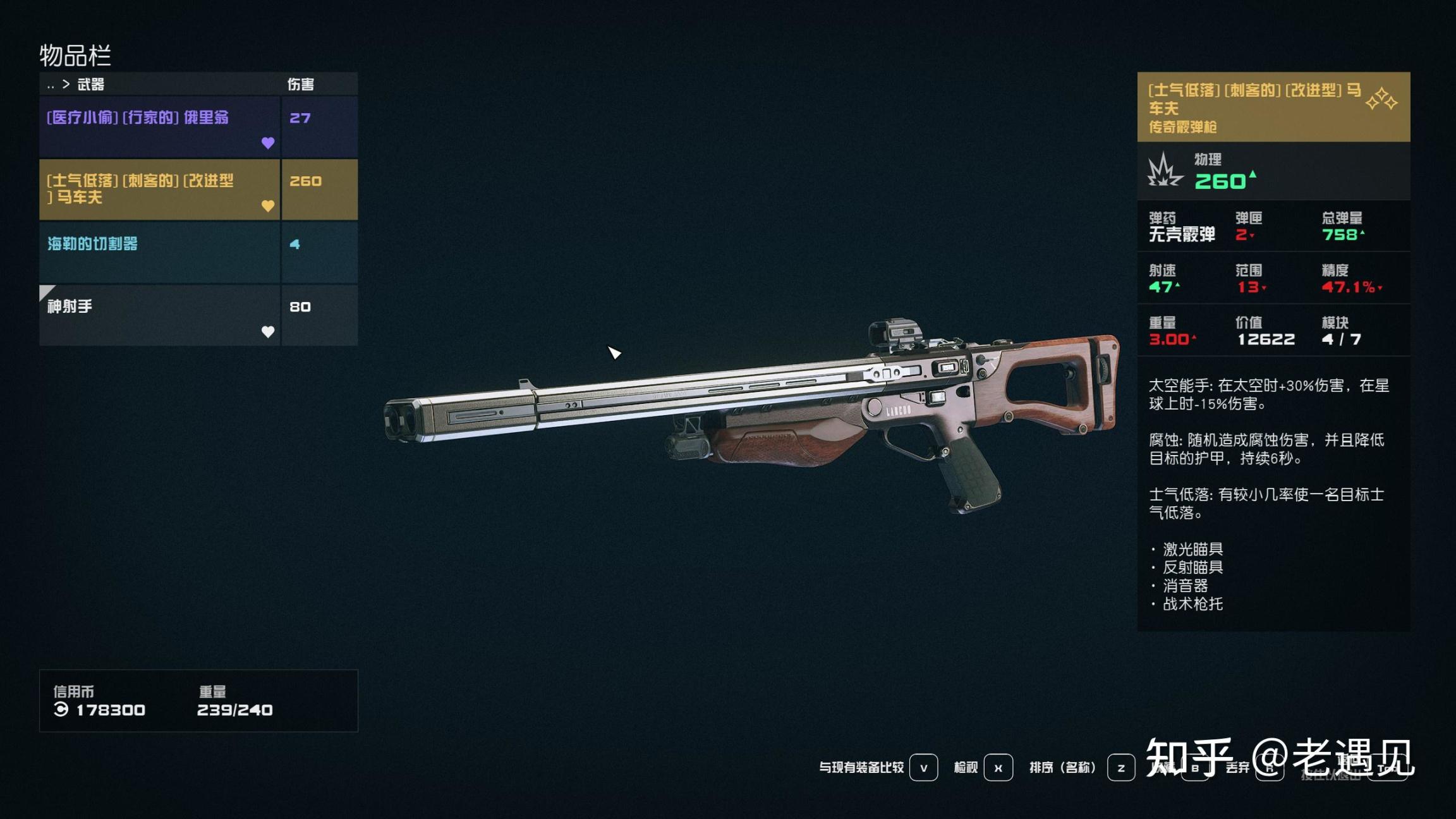Activate 与现有装备比较 compare option
This screenshot has width=1456, height=819.
click(x=923, y=768)
